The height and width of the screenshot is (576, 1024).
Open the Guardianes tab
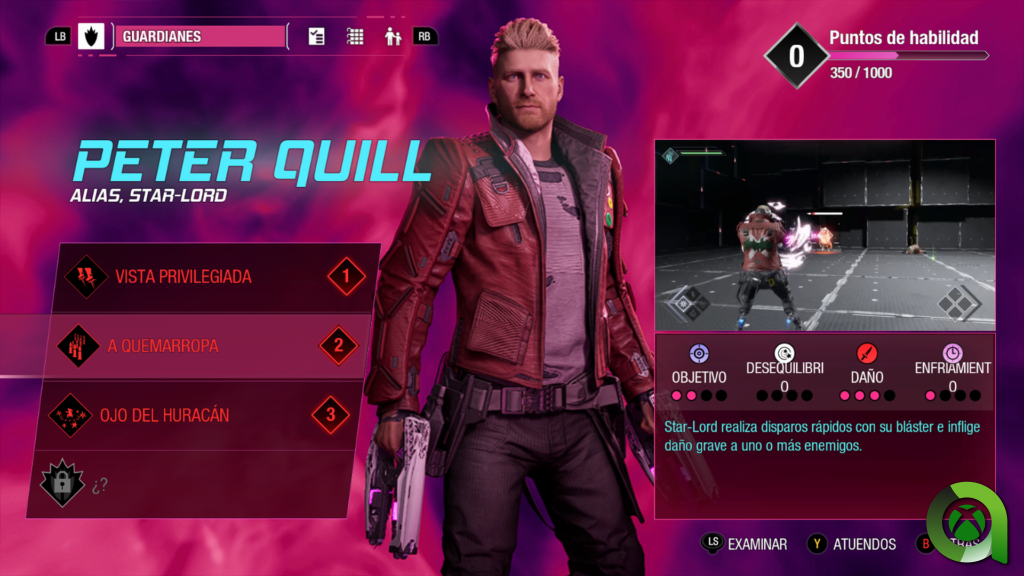(x=201, y=37)
